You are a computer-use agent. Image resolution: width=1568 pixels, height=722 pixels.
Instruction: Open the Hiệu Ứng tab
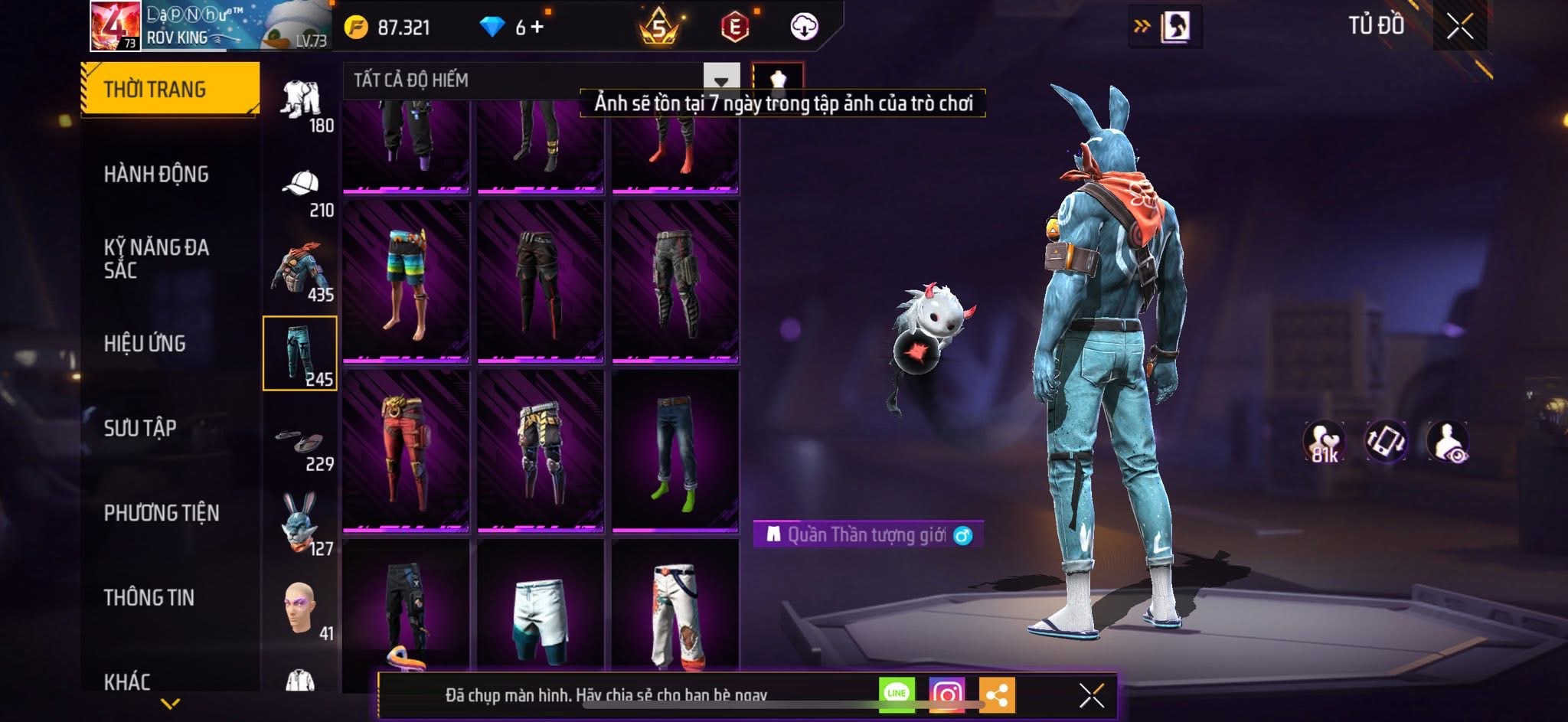click(145, 344)
